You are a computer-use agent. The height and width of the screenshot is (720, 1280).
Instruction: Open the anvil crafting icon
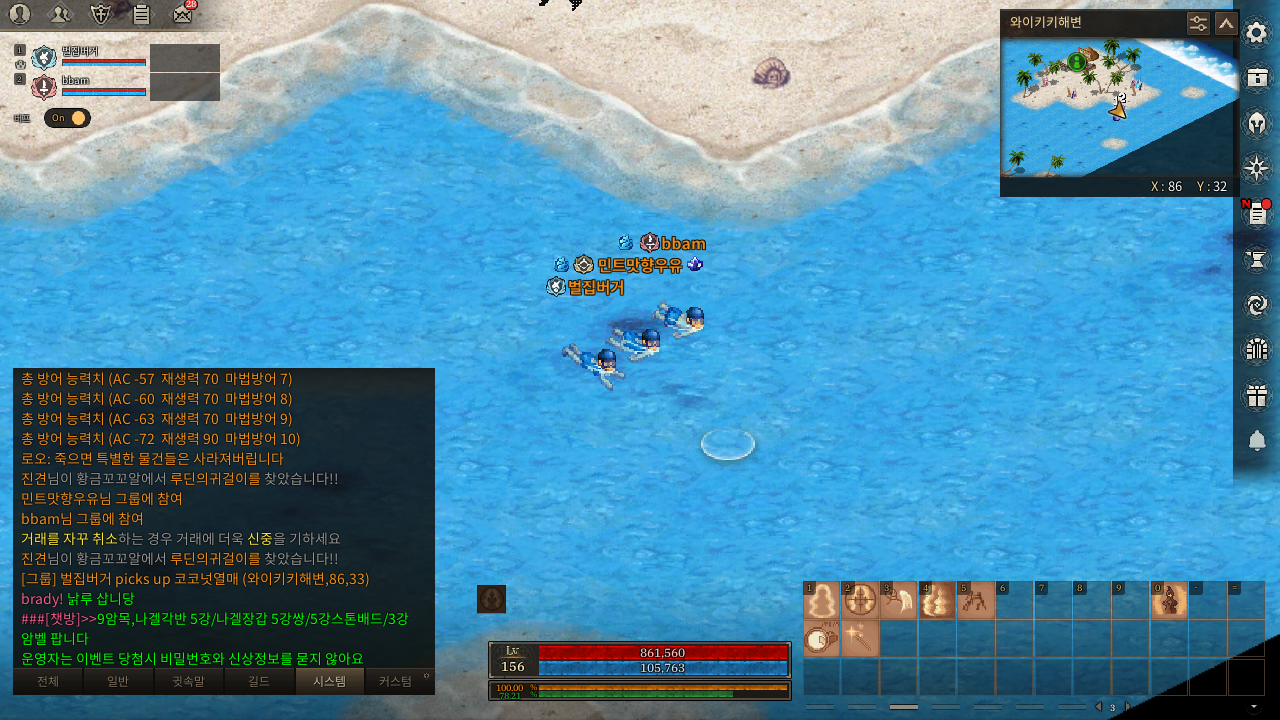[x=1257, y=259]
